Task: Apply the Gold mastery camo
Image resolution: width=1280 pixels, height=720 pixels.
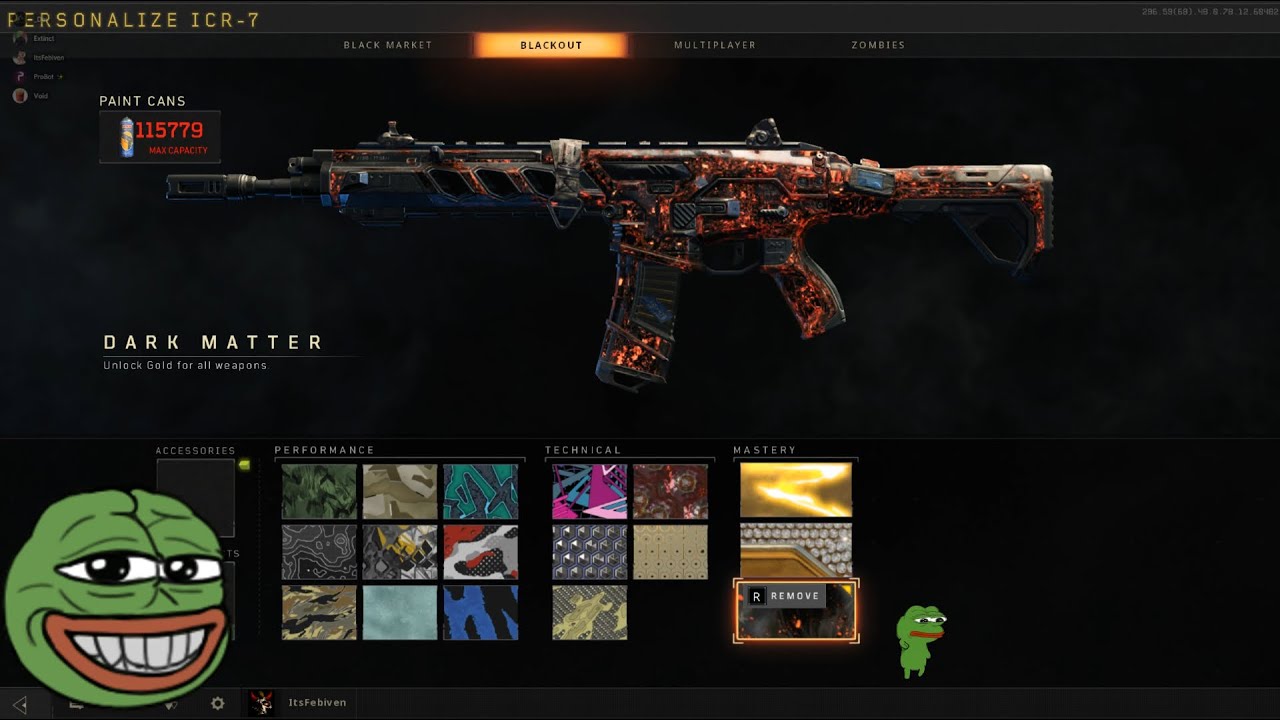Action: click(796, 490)
